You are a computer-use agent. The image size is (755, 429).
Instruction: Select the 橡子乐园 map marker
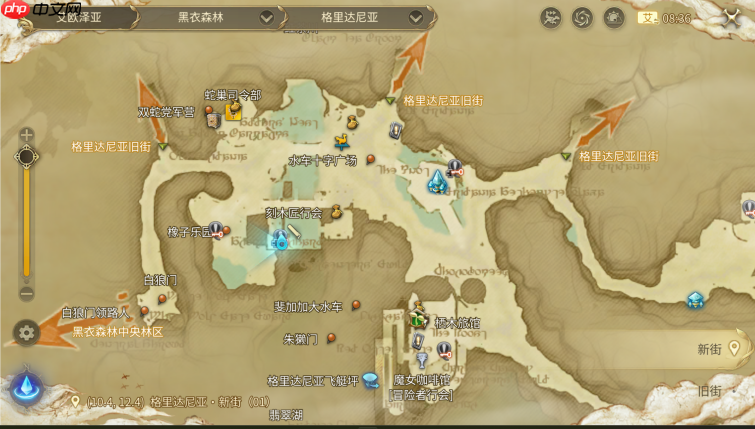pyautogui.click(x=215, y=230)
